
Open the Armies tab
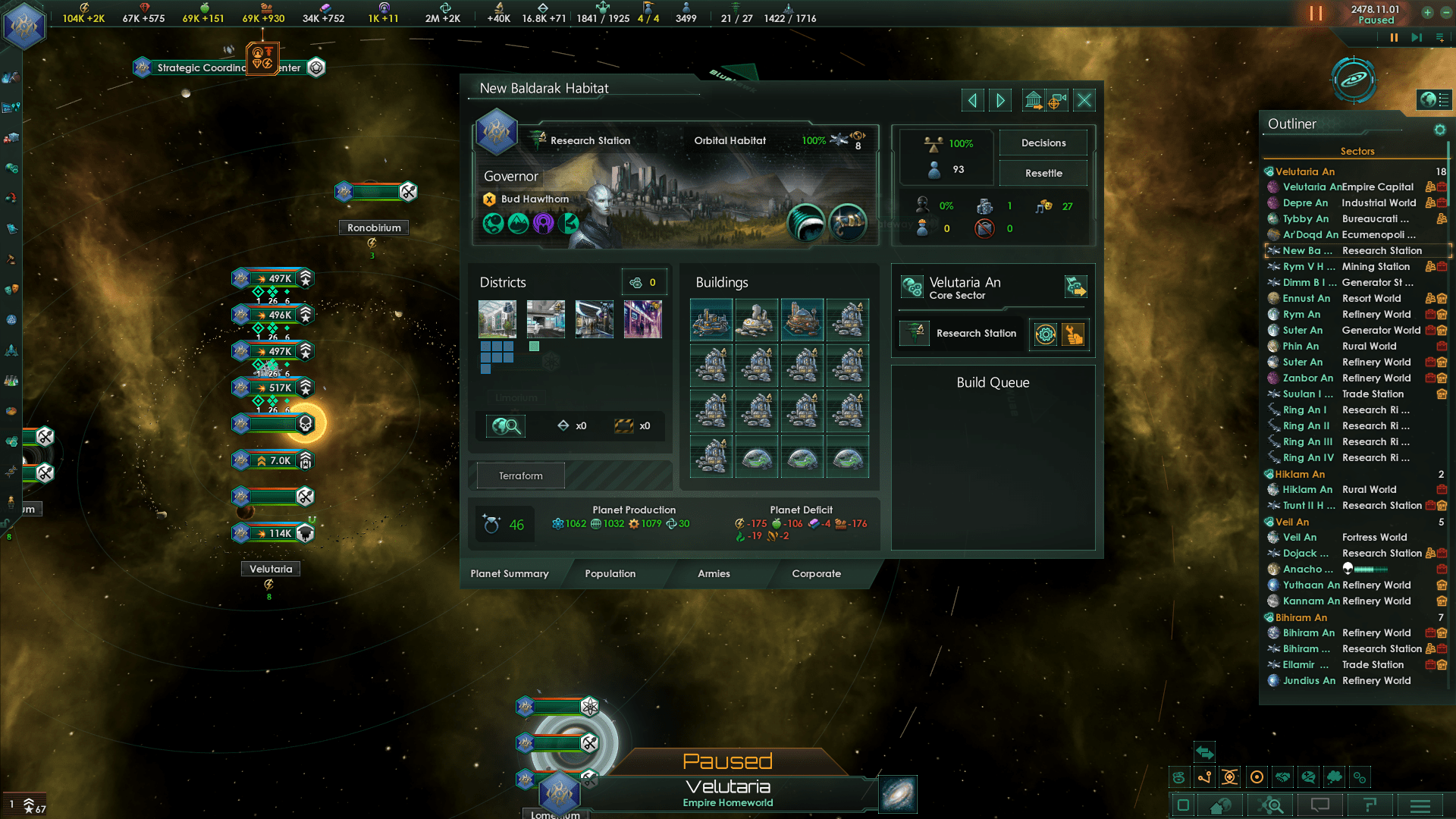(x=714, y=574)
